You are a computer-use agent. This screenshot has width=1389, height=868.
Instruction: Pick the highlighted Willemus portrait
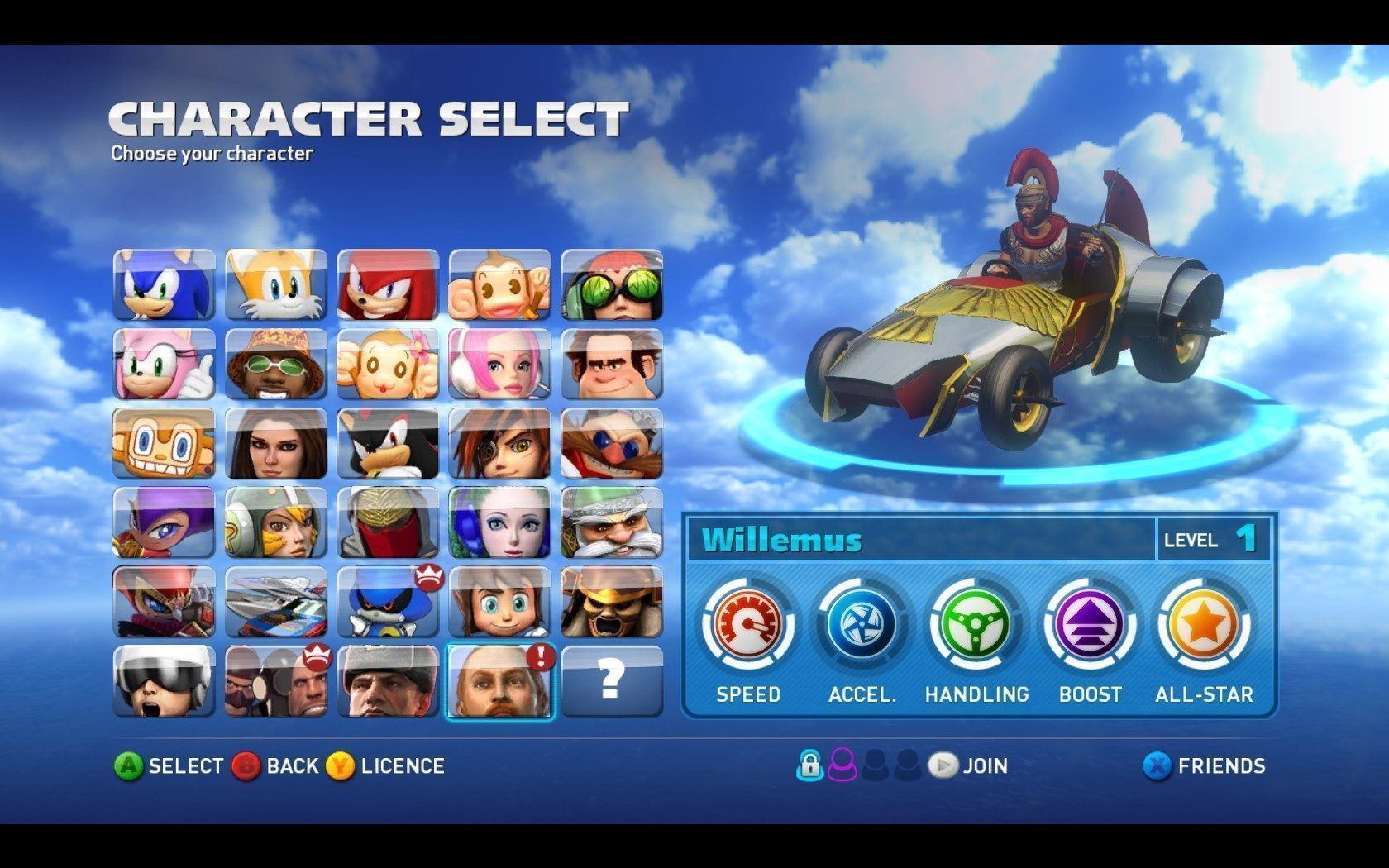(x=500, y=681)
